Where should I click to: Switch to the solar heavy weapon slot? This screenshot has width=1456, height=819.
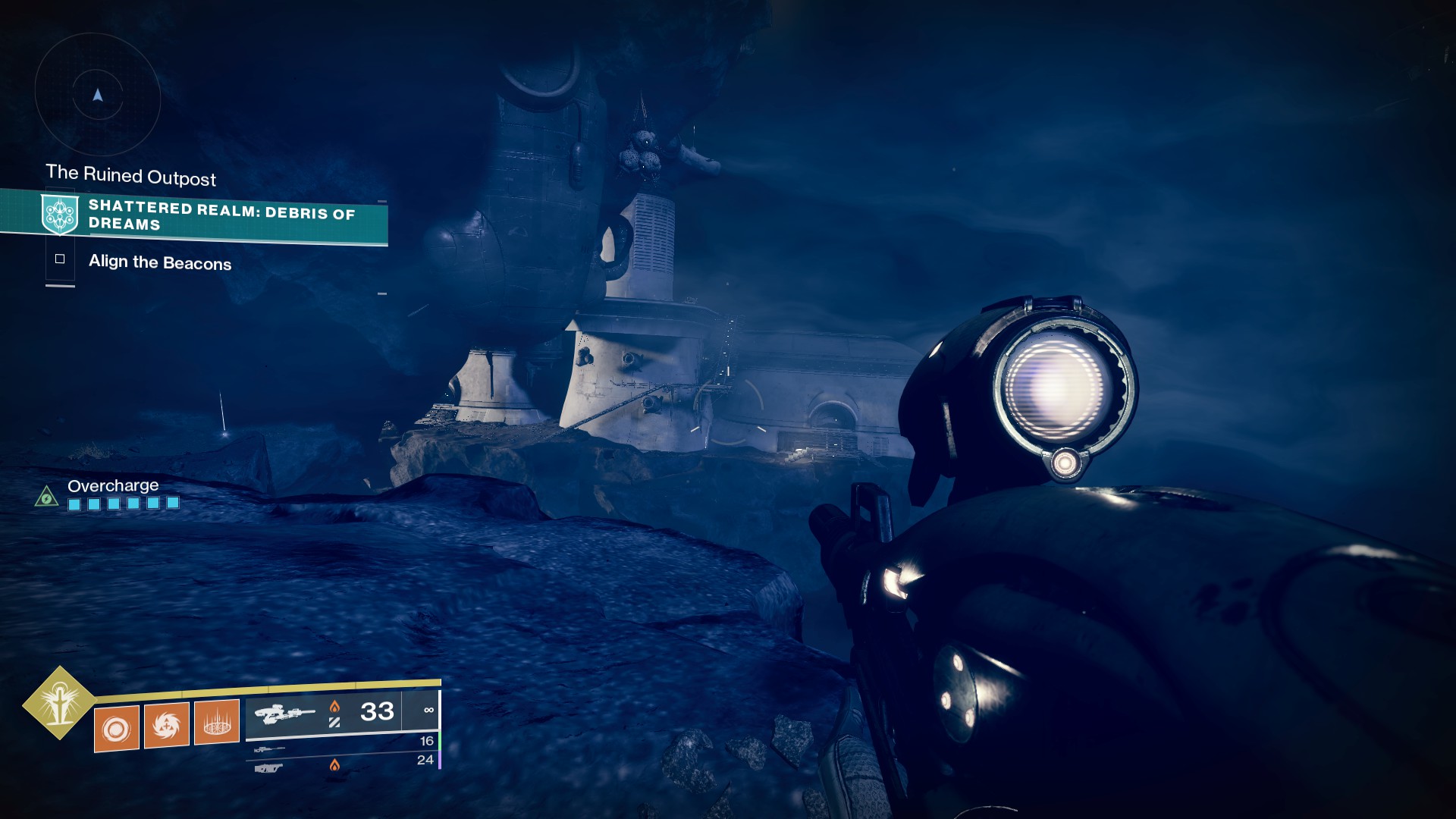coord(269,768)
